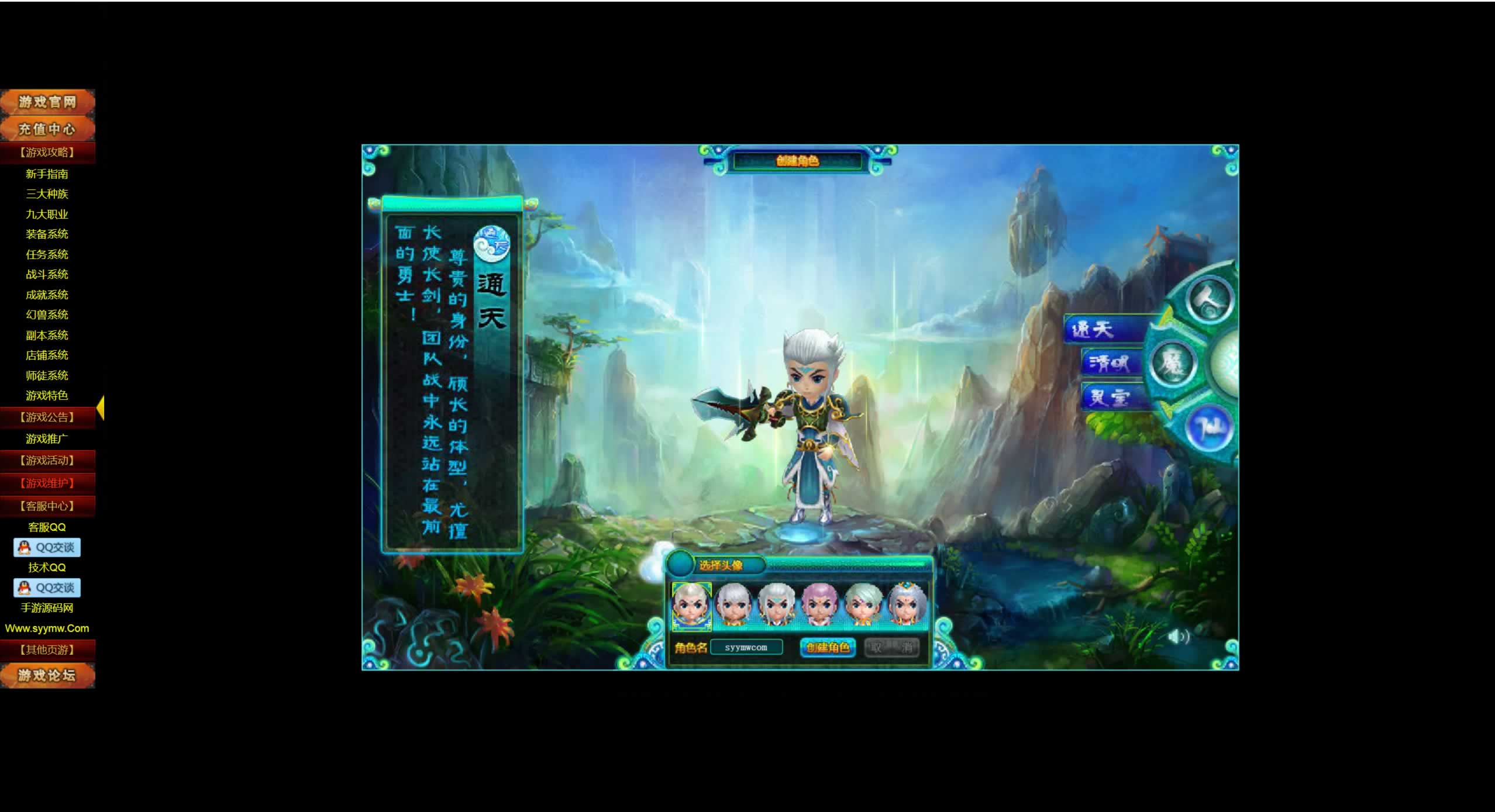Screen dimensions: 1495x812
Task: Choose the avatar wearing a jeweled crown
Action: click(907, 605)
